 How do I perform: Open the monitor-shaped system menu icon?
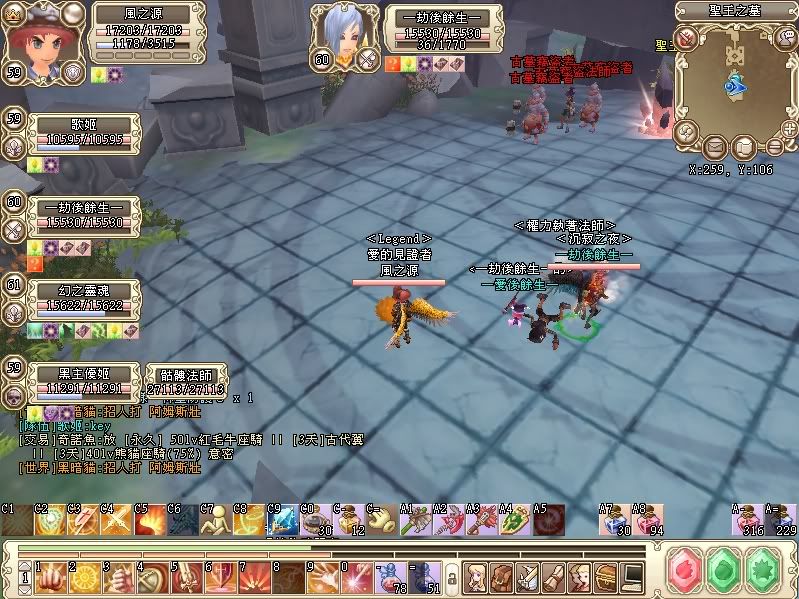point(632,576)
